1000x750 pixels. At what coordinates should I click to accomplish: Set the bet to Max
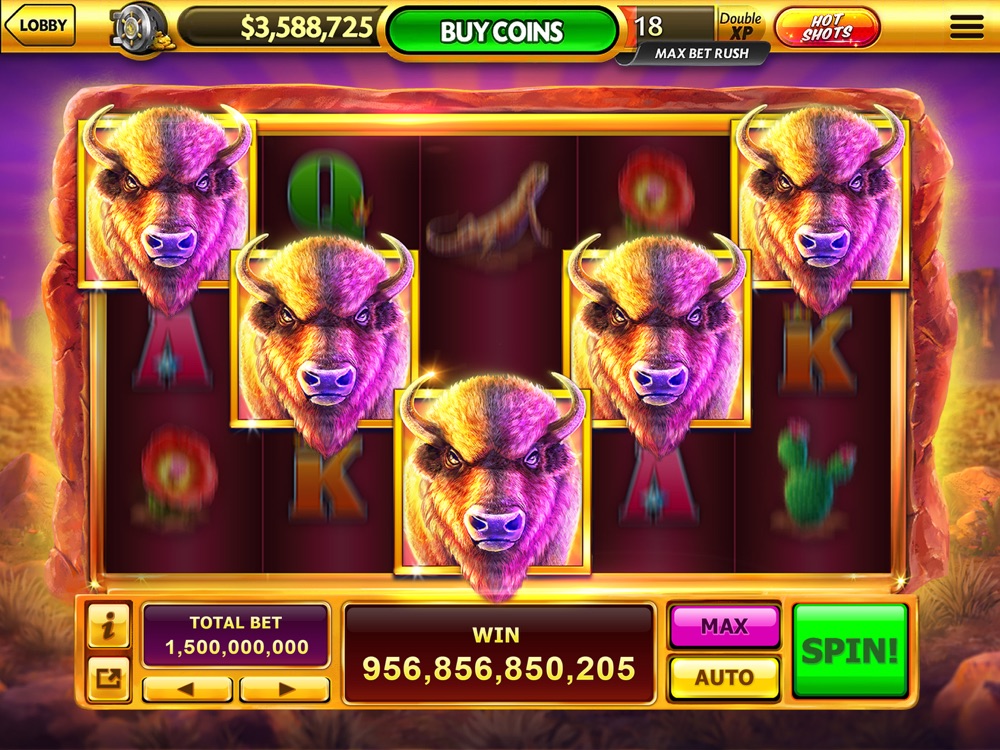coord(724,627)
